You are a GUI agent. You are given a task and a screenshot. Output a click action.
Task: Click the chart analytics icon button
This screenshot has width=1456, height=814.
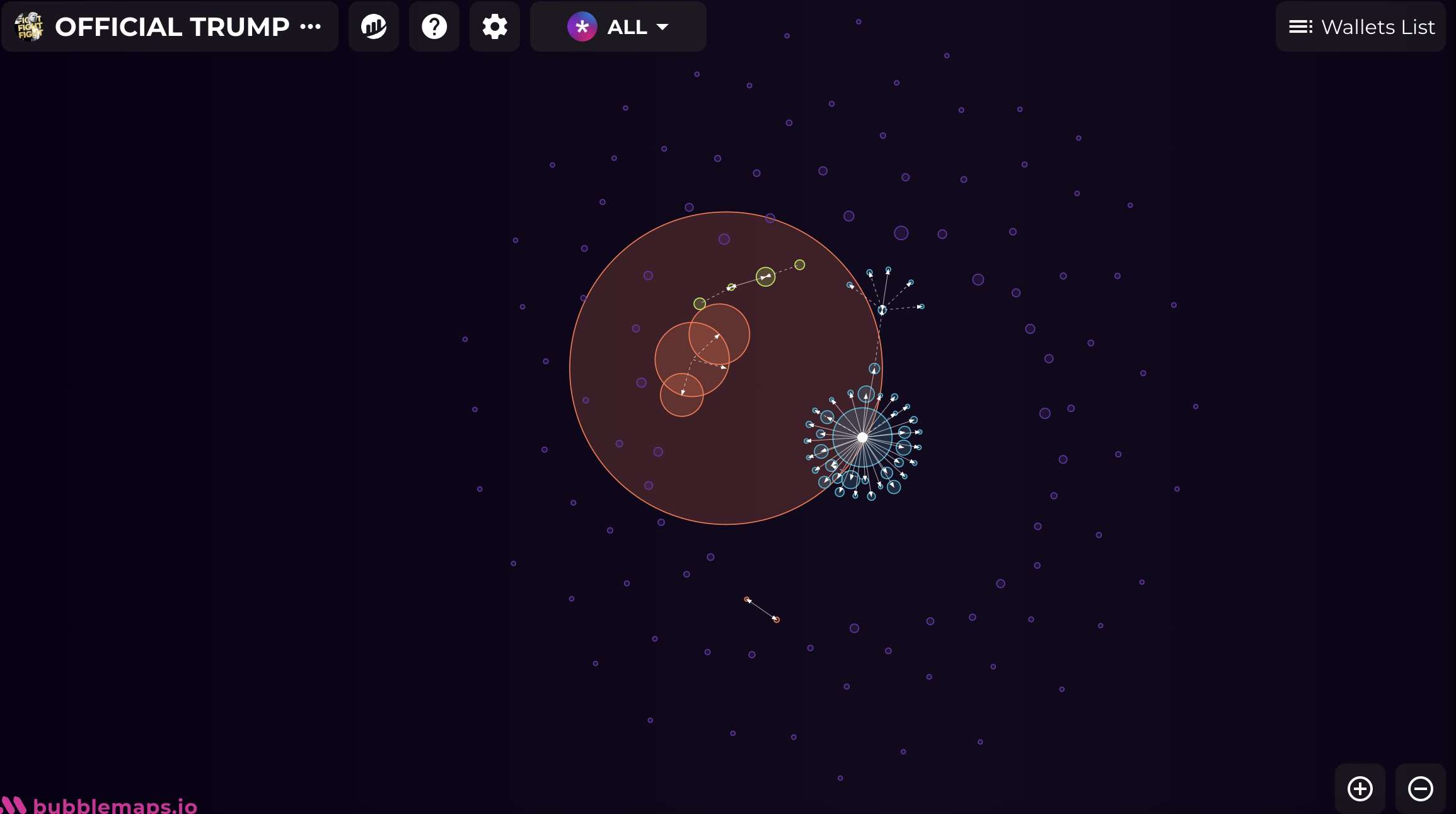click(x=374, y=26)
